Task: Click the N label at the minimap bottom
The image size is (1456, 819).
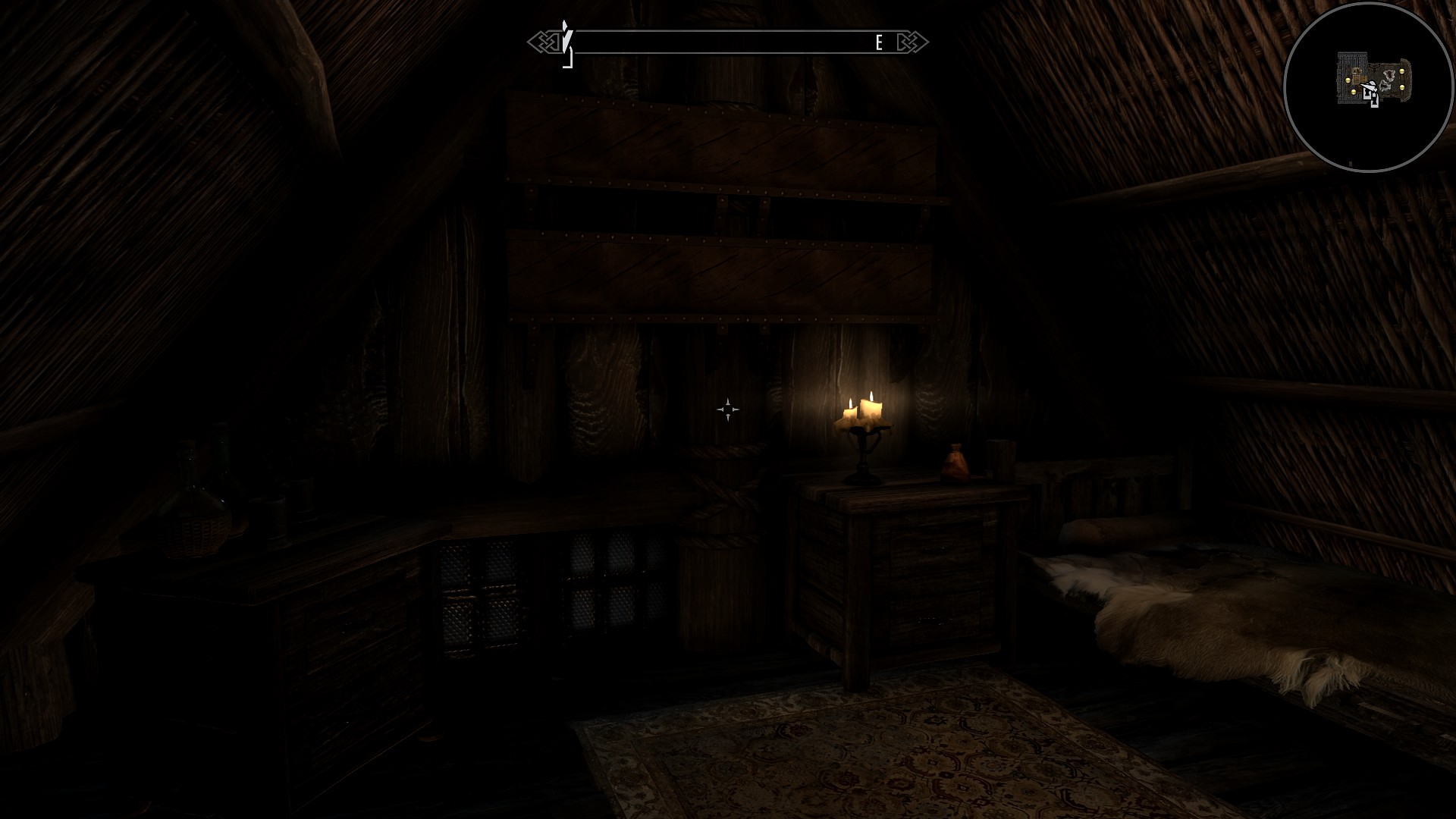Action: [1351, 163]
